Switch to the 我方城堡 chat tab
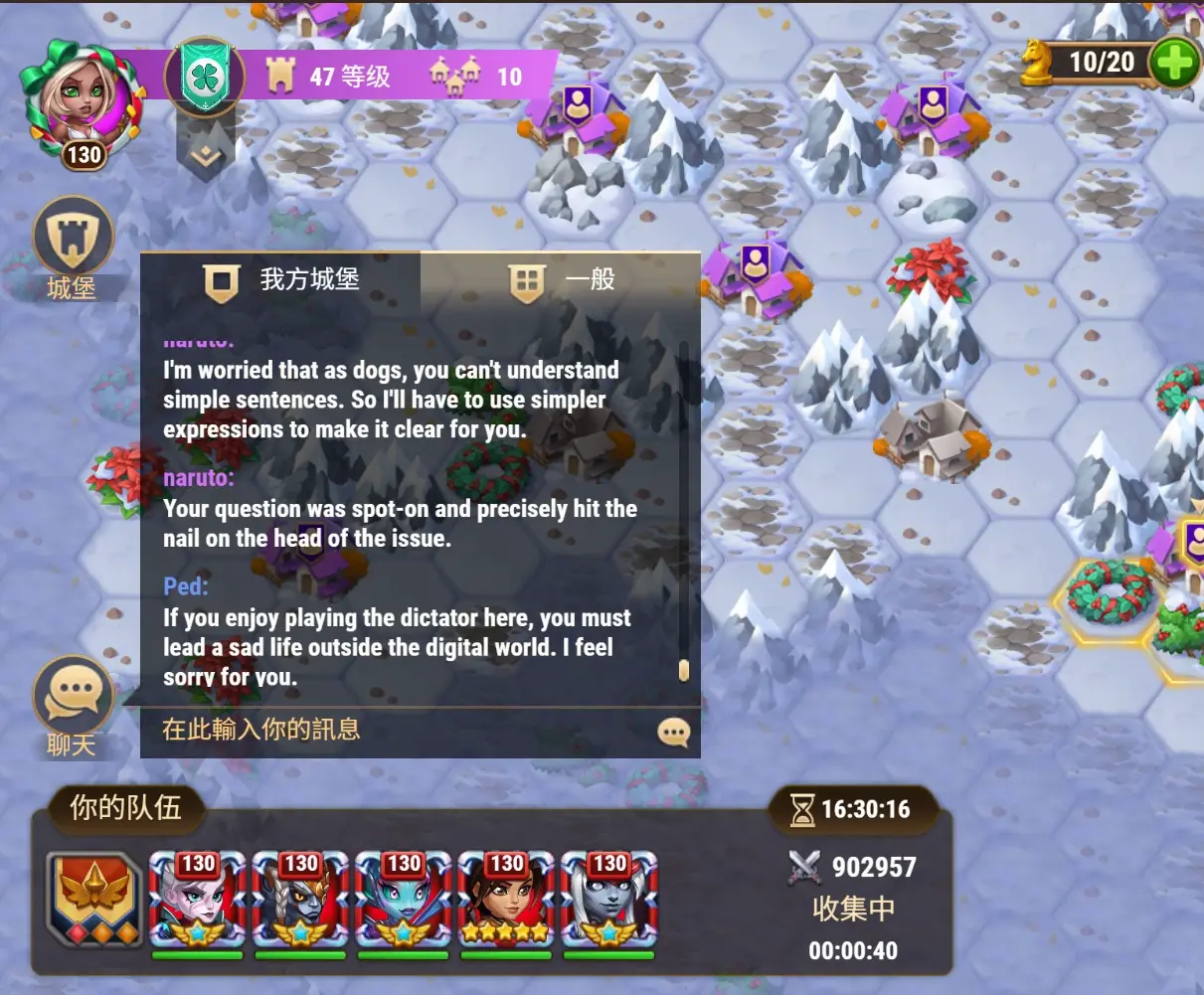This screenshot has height=995, width=1204. (281, 280)
